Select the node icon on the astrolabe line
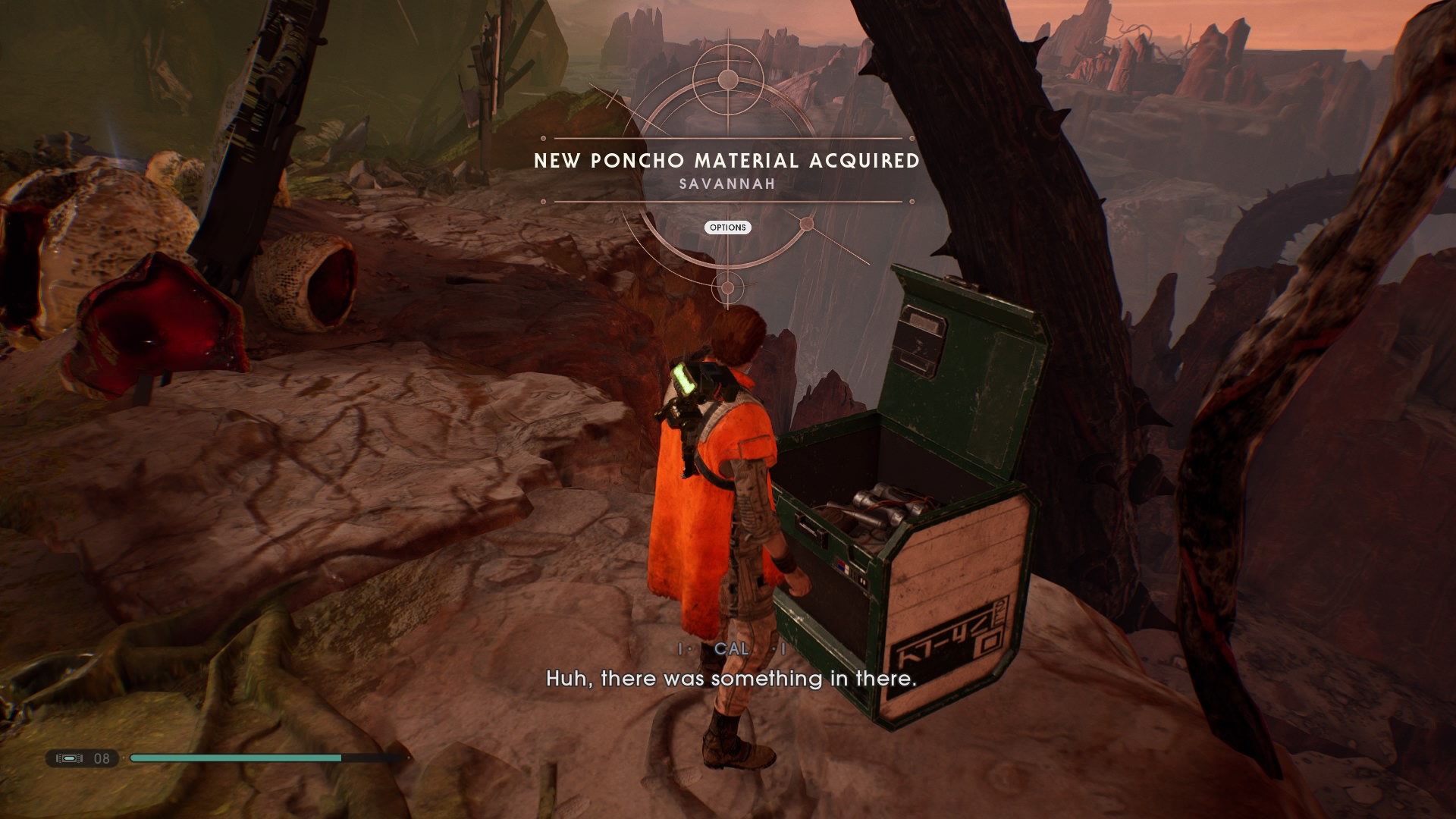This screenshot has width=1456, height=819. click(806, 225)
